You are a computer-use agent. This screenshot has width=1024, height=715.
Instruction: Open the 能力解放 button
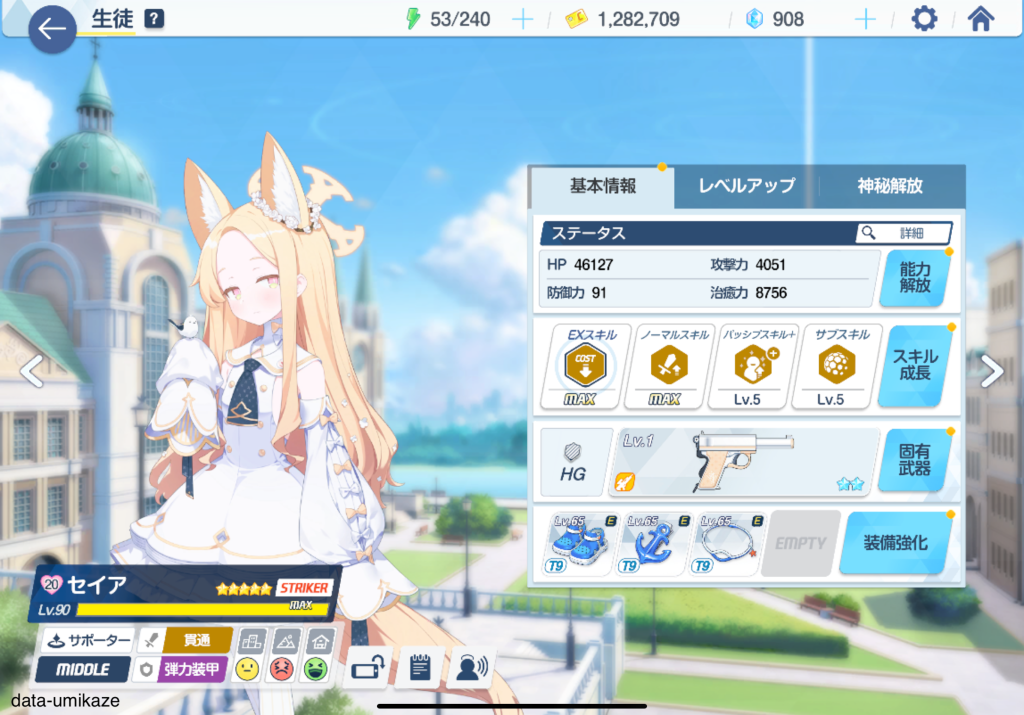(x=914, y=277)
